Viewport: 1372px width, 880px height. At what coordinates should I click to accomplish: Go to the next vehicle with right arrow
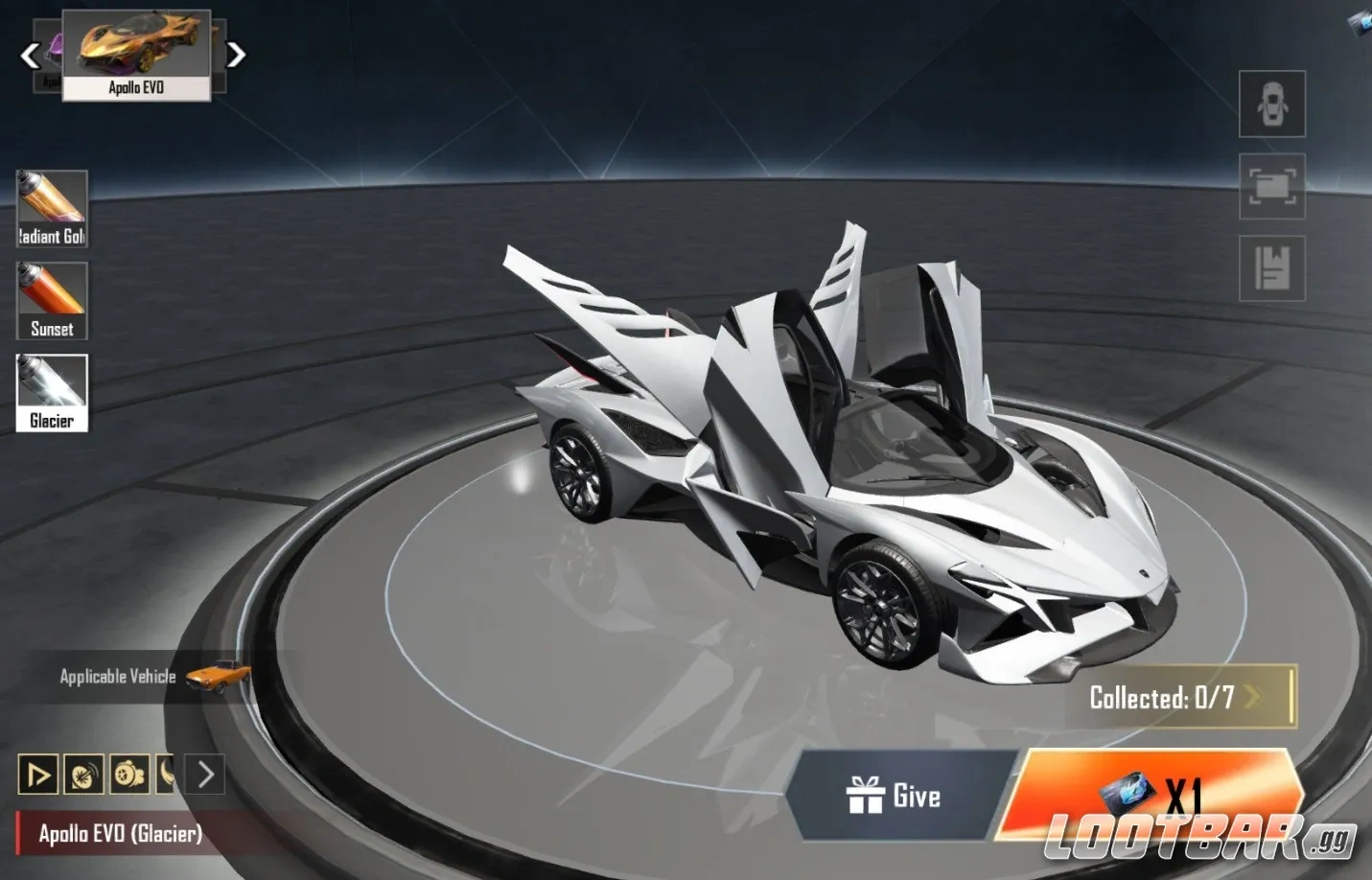click(x=236, y=55)
